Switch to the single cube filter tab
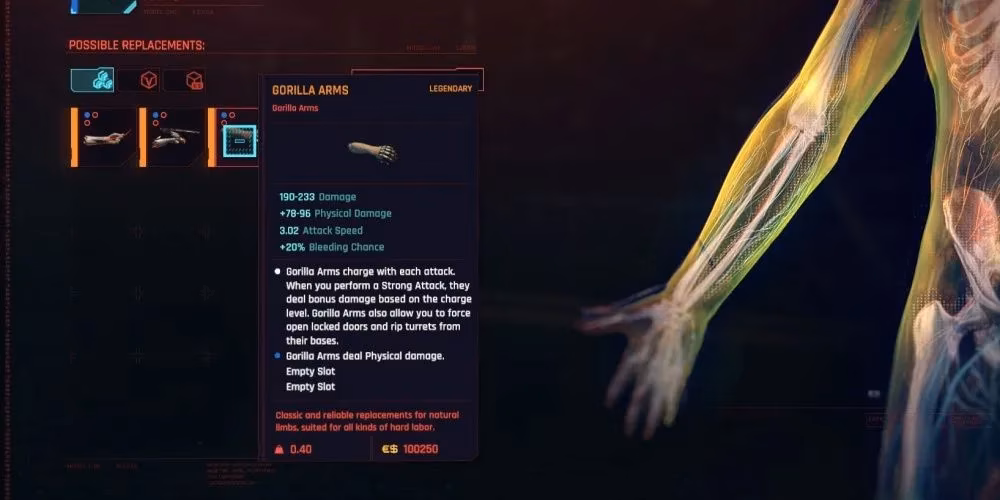Viewport: 1000px width, 500px height. [x=147, y=80]
